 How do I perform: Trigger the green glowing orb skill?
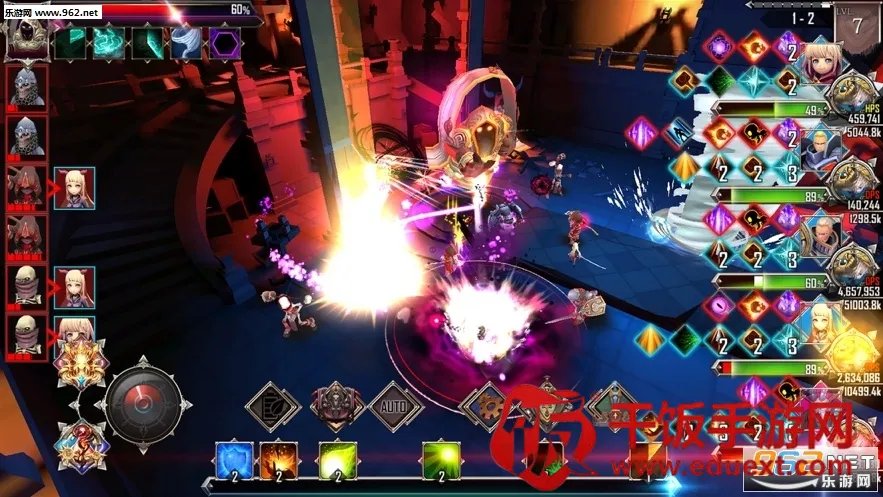tap(437, 460)
